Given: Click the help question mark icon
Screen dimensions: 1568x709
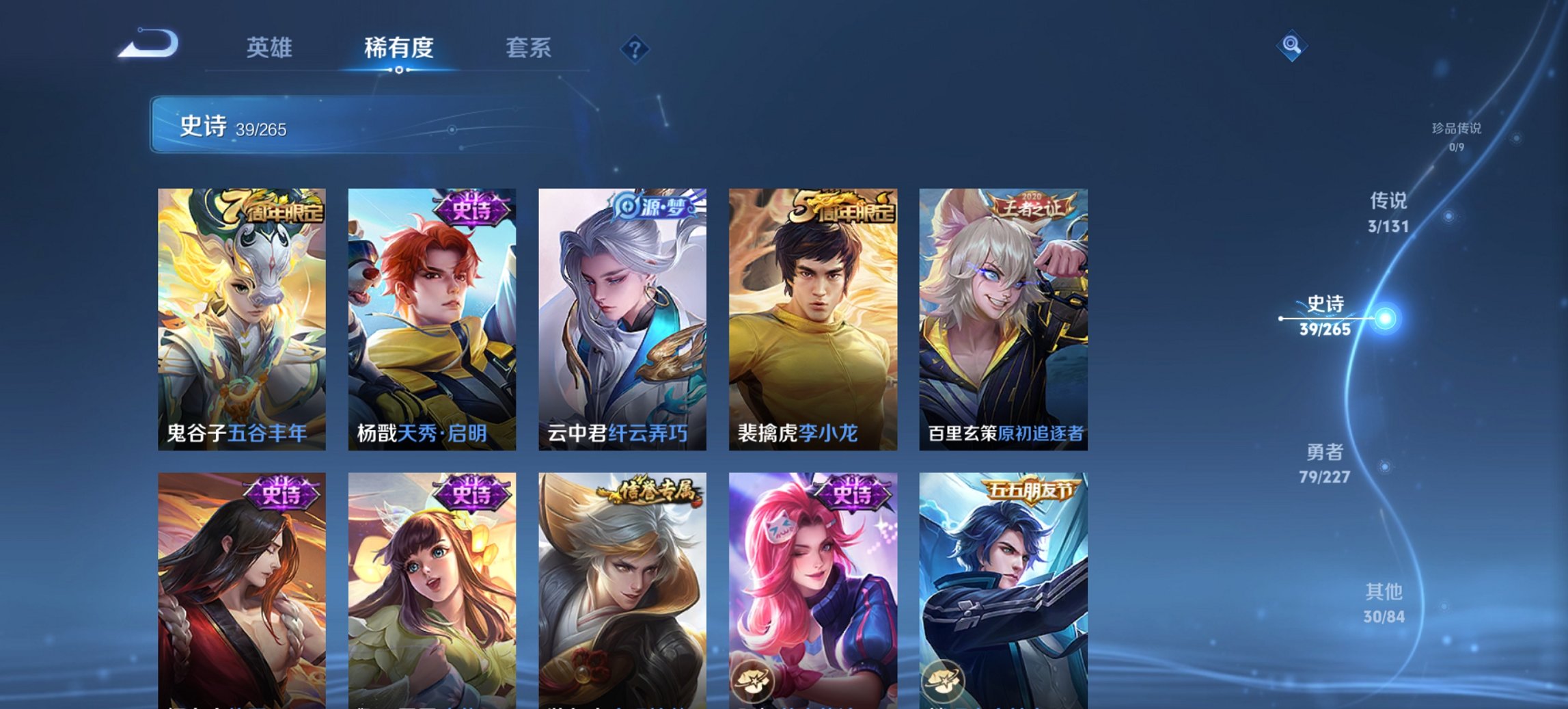Looking at the screenshot, I should click(x=635, y=48).
